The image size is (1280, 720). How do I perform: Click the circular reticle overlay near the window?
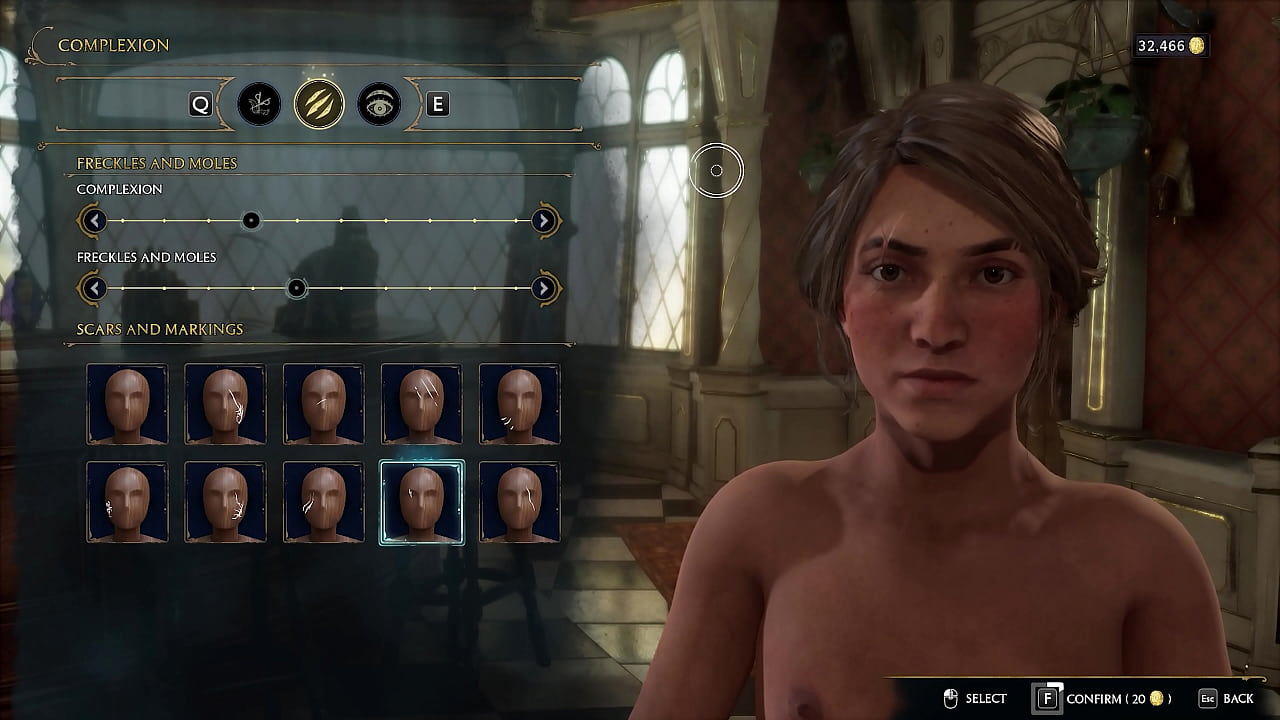tap(716, 170)
